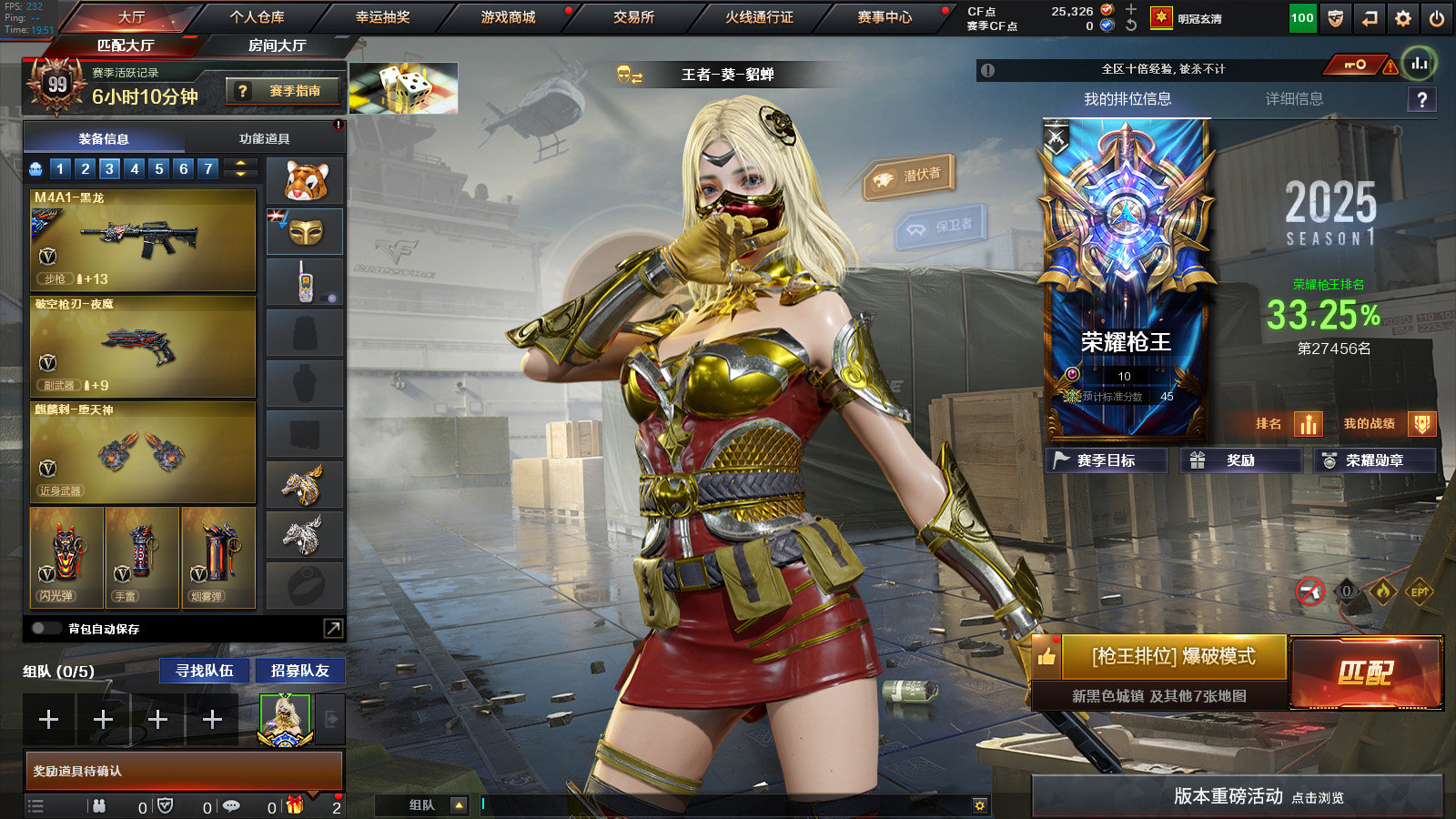
Task: Select the 麒麟刺-屠天神 melee weapon slot
Action: [x=143, y=452]
